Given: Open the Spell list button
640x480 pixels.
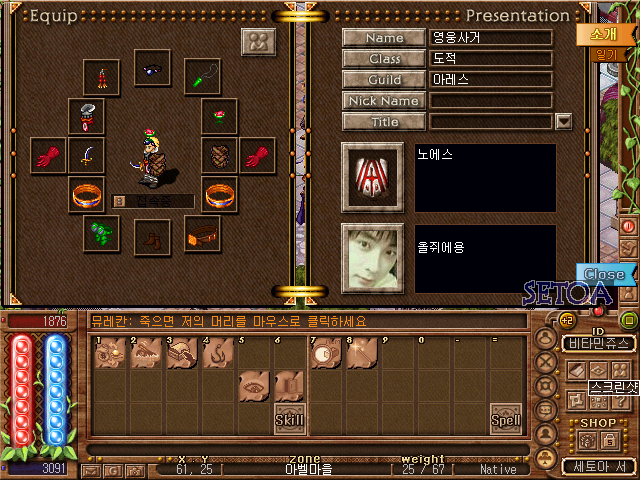Looking at the screenshot, I should click(506, 420).
